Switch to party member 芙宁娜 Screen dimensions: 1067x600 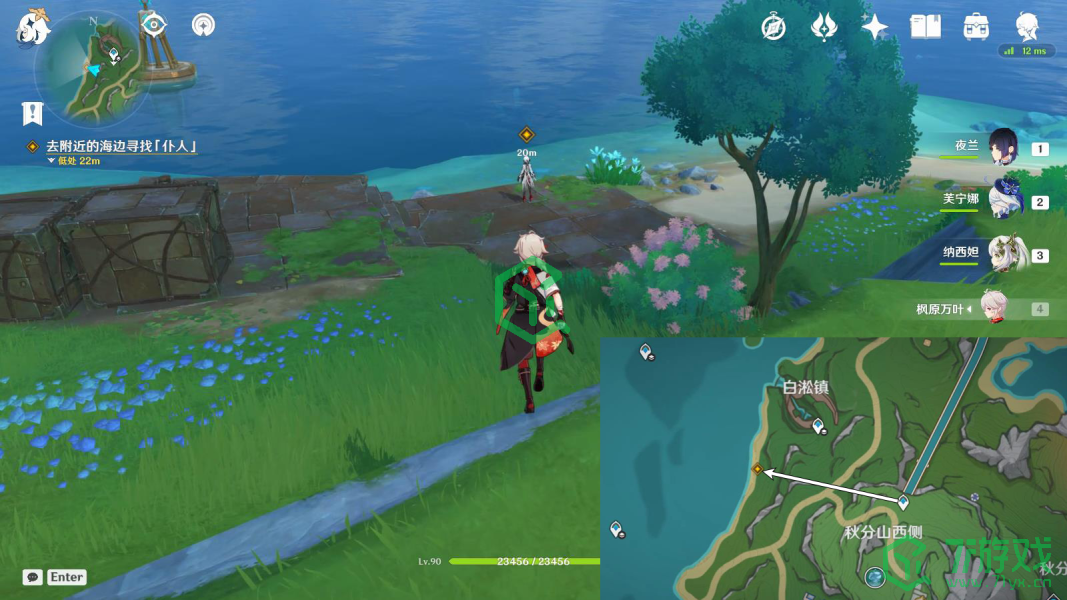click(1003, 199)
